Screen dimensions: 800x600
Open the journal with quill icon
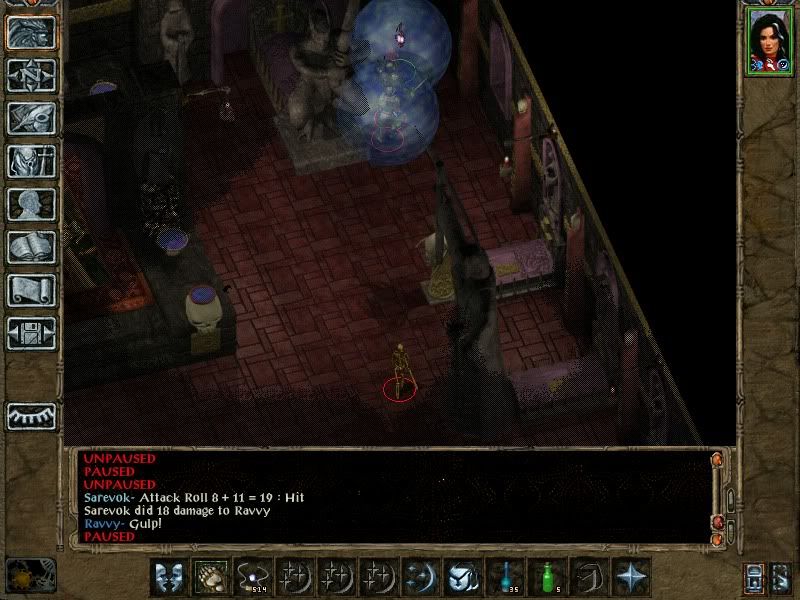[x=31, y=118]
